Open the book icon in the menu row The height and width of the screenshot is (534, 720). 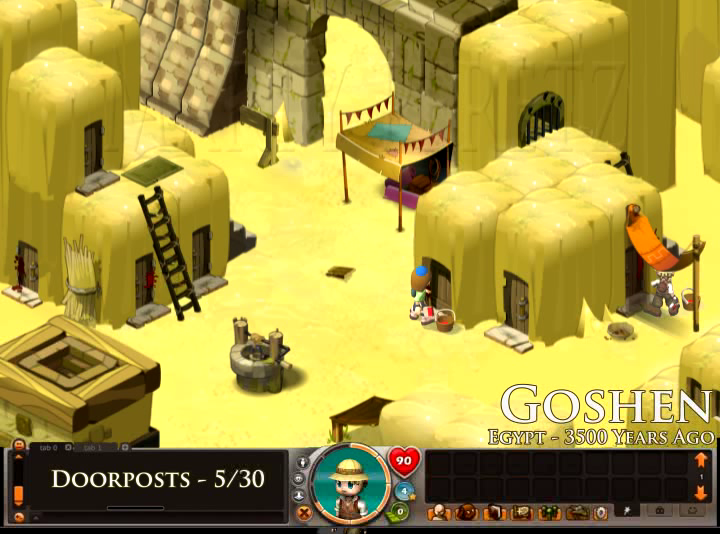pos(492,513)
